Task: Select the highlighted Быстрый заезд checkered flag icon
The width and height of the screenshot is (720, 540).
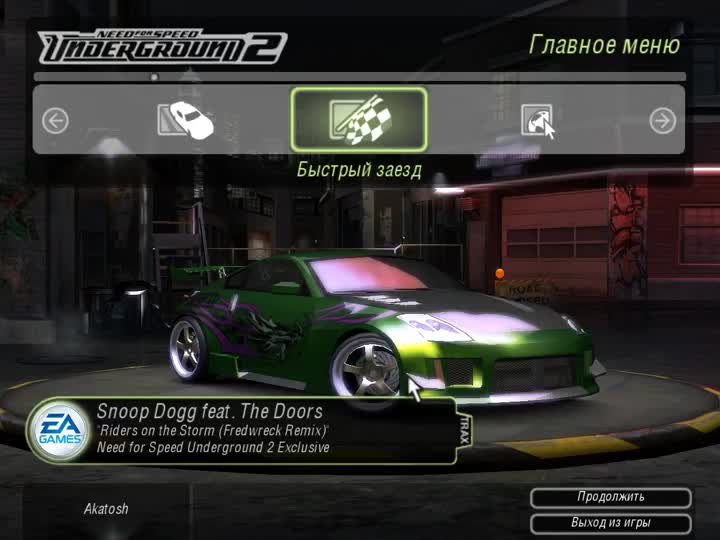Action: tap(359, 120)
